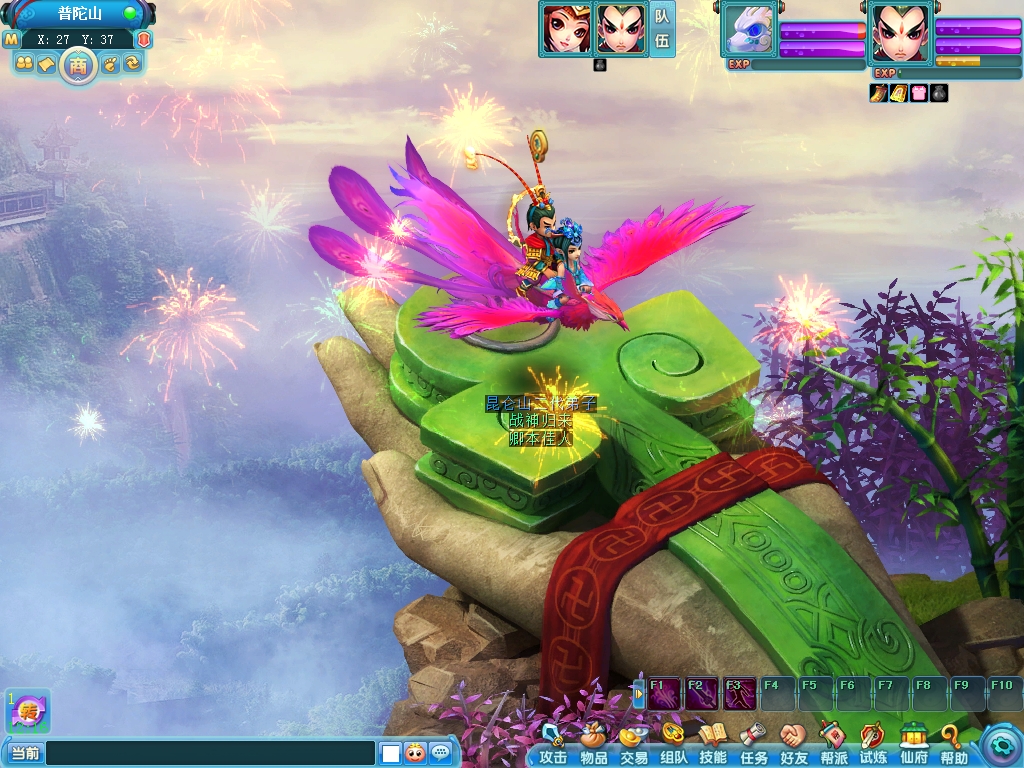Open system settings gear button

click(x=999, y=744)
